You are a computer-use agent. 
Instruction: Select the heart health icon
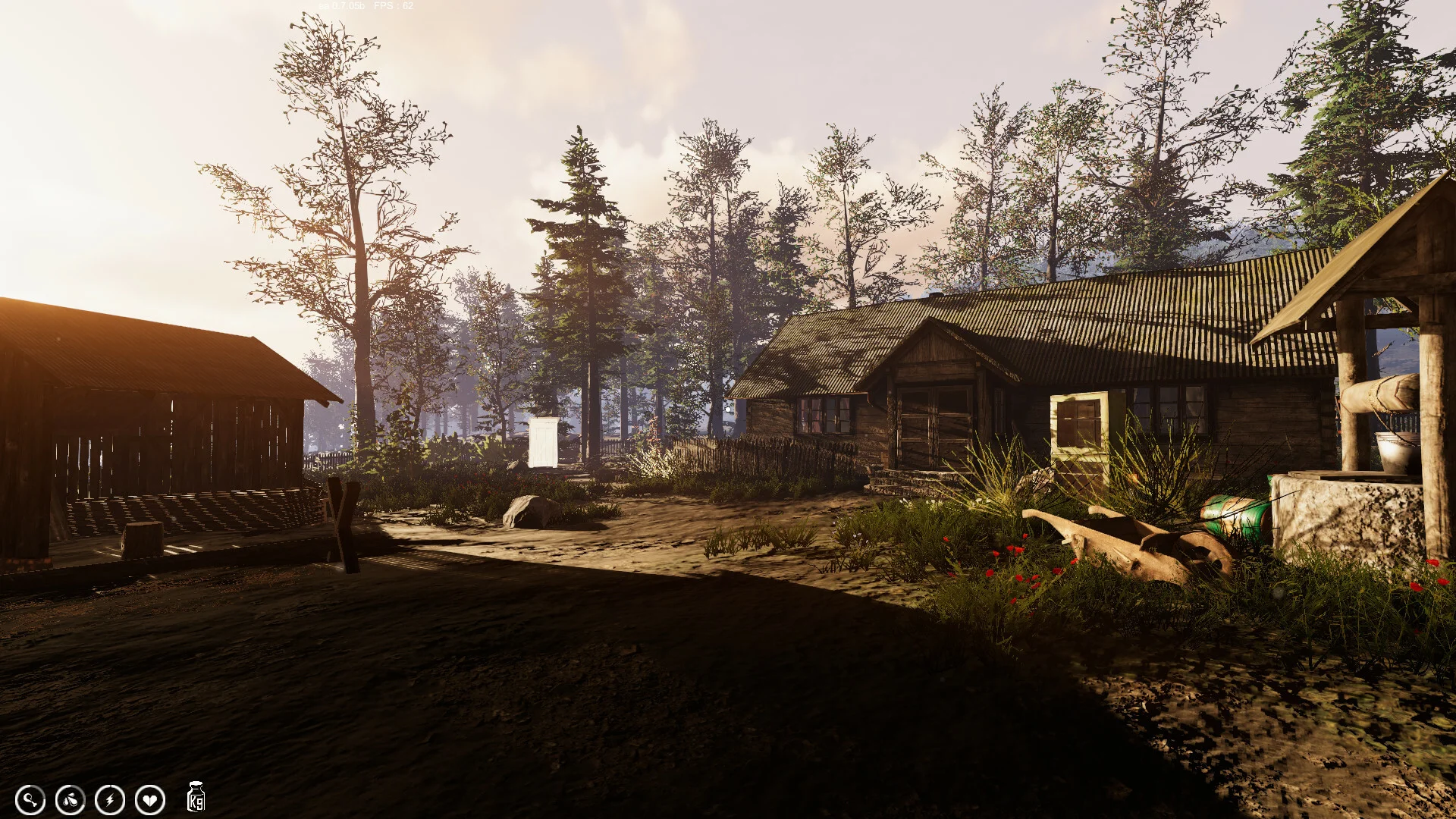(150, 799)
